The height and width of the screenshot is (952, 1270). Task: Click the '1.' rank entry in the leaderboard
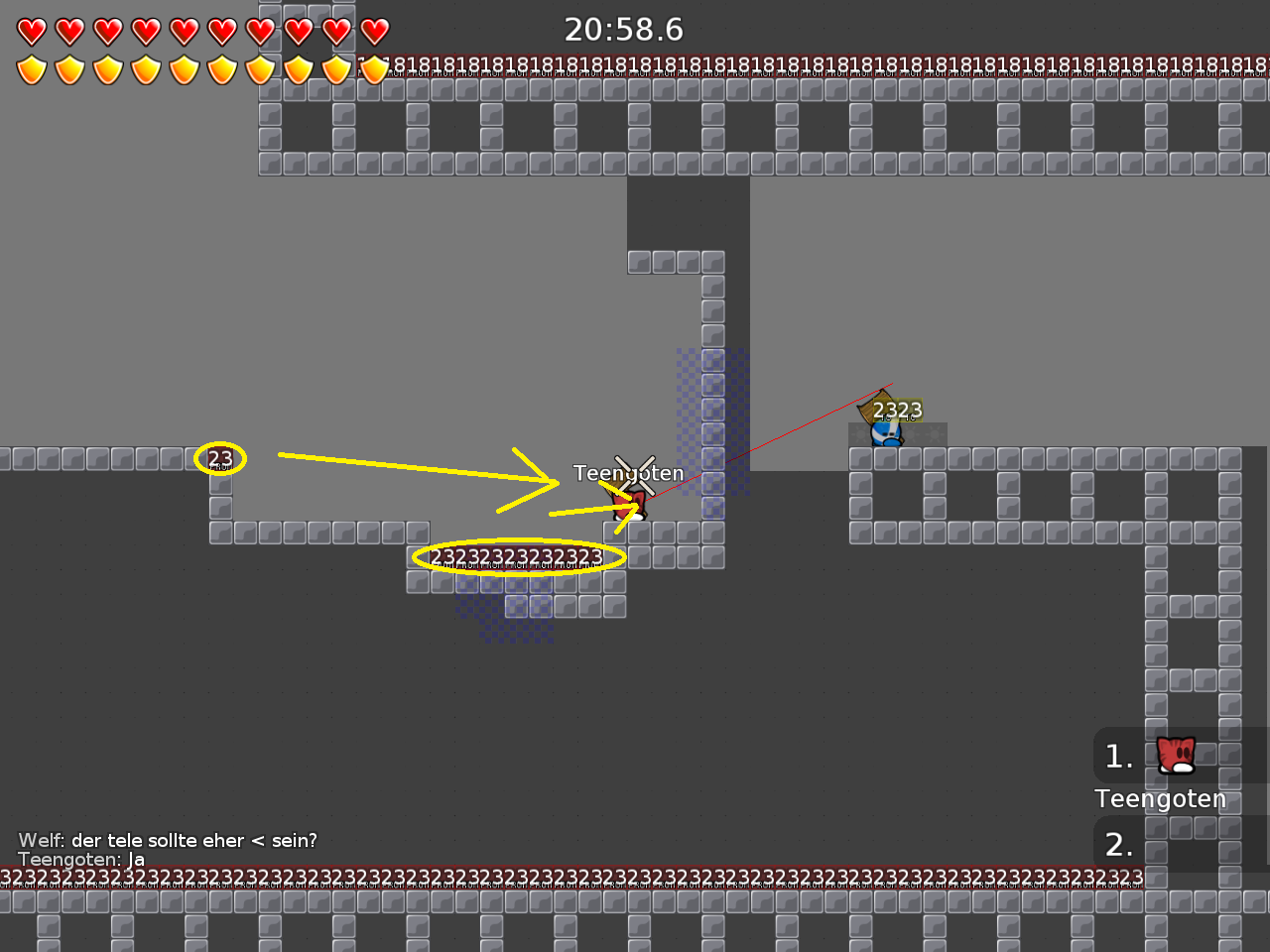(1117, 756)
